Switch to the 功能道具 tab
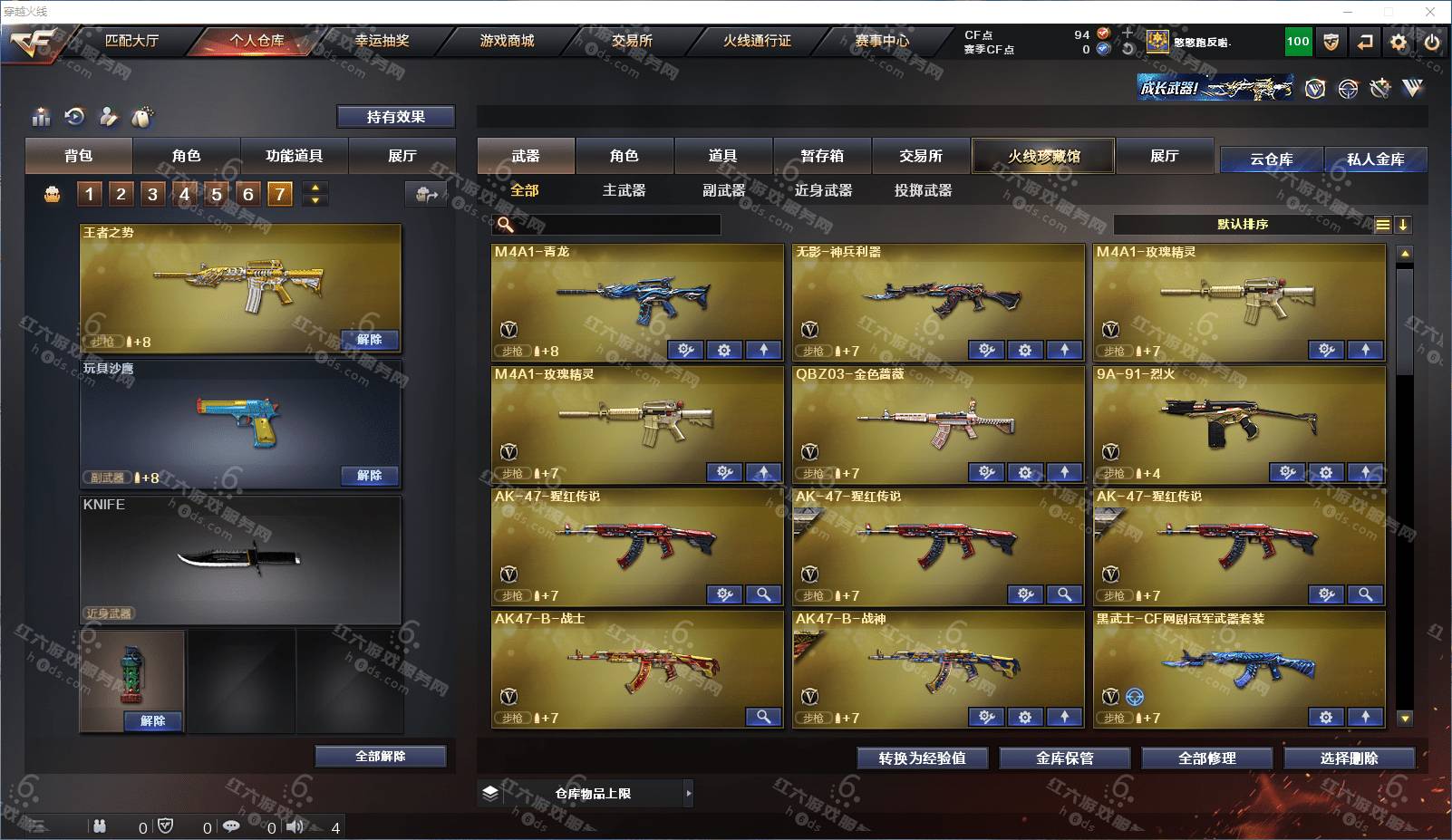 pos(294,156)
